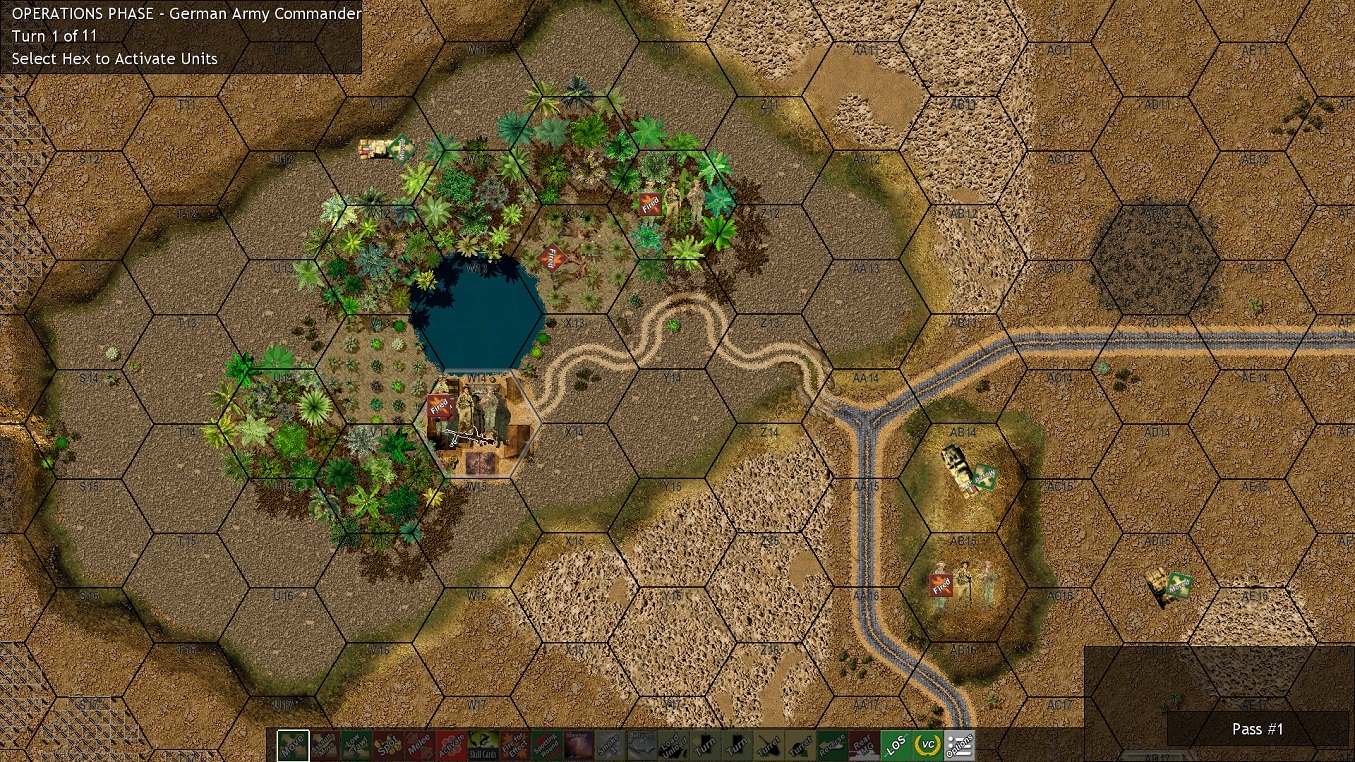Choose the Assault Move action

coord(324,745)
